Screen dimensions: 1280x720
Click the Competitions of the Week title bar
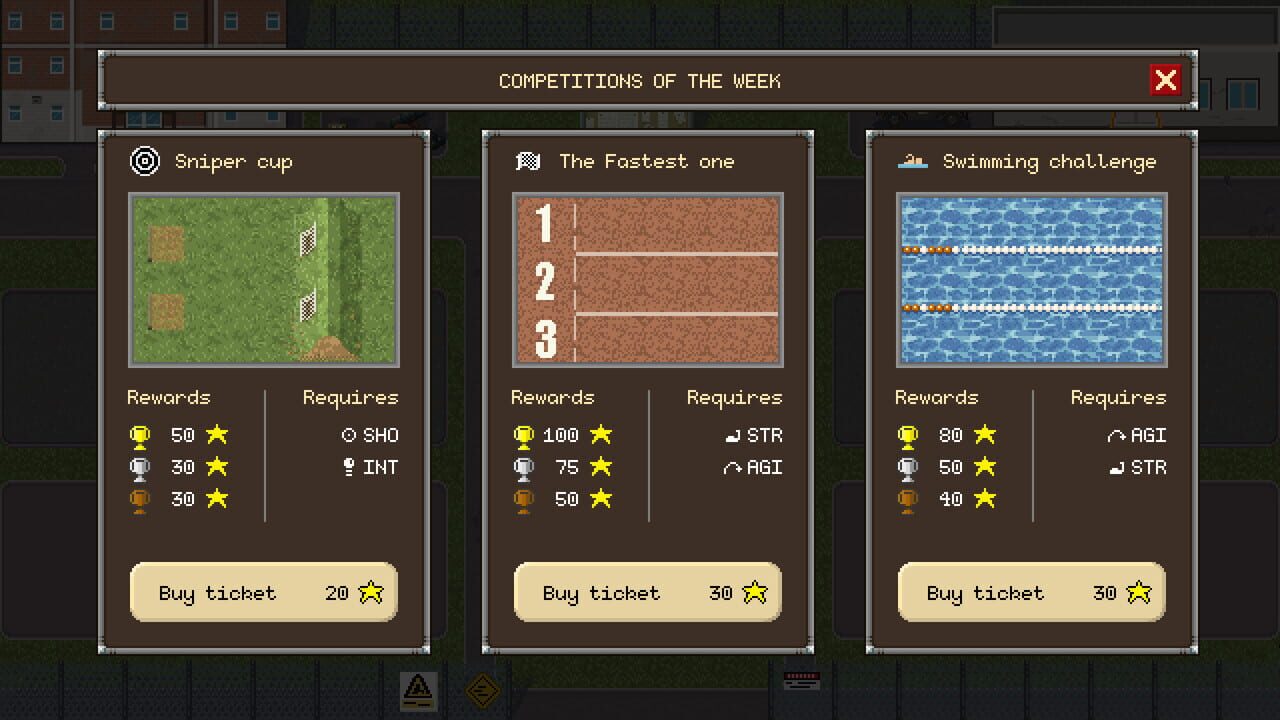pyautogui.click(x=639, y=81)
